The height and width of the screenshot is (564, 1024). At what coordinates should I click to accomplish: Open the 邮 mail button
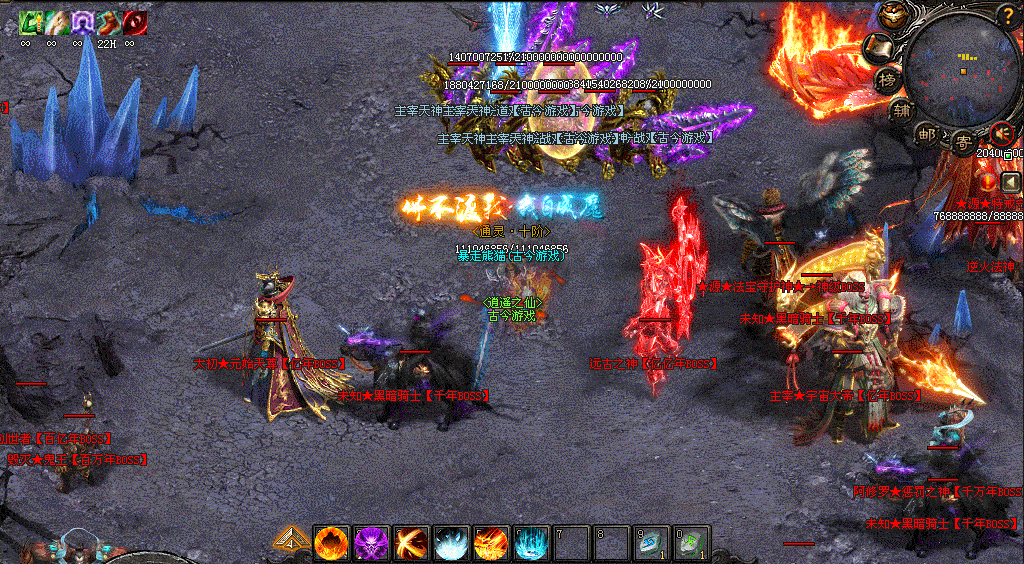tap(927, 134)
